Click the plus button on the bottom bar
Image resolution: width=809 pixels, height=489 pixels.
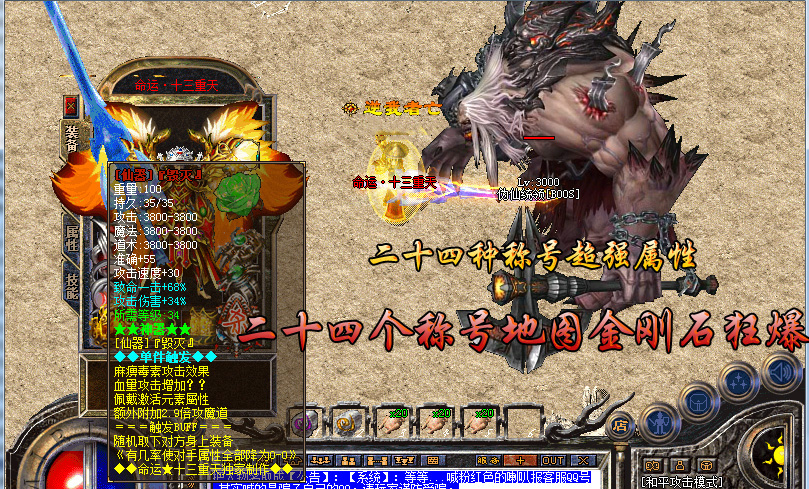521,460
